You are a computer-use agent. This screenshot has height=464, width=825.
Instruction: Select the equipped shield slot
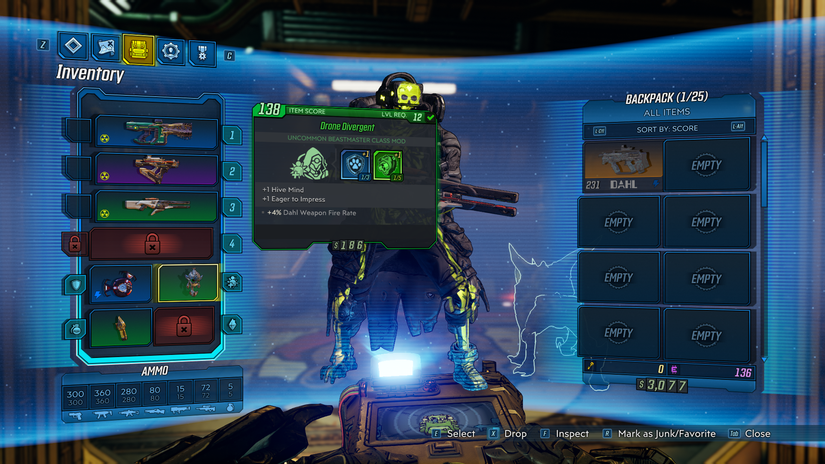coord(121,283)
